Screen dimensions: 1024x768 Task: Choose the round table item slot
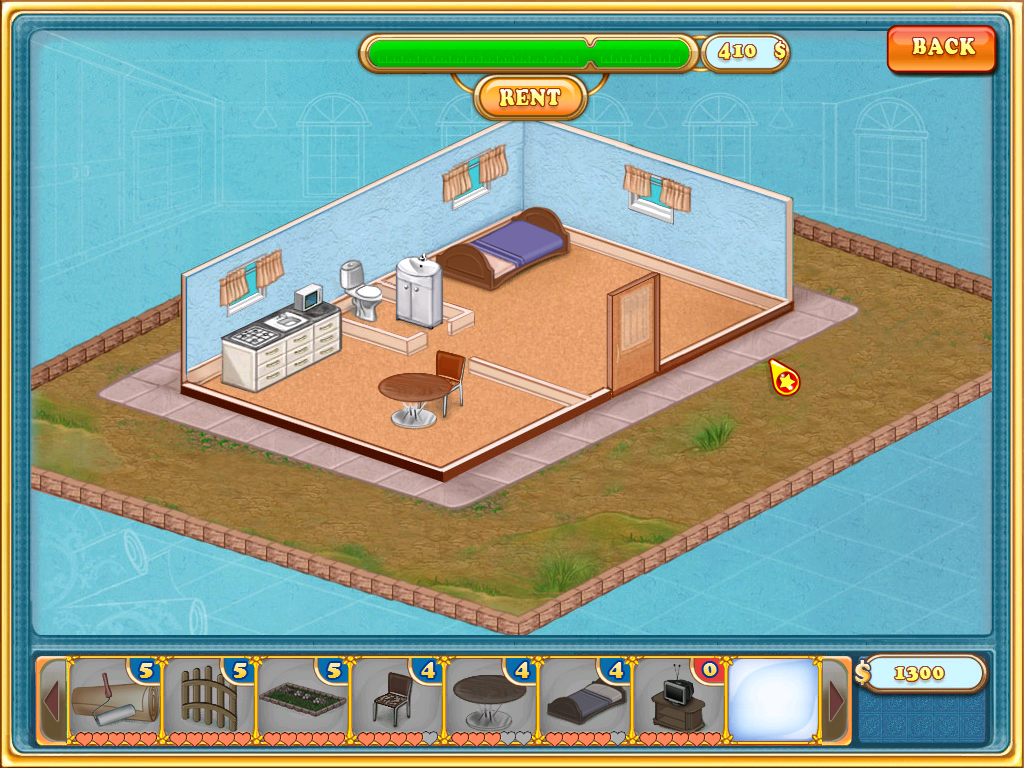[x=491, y=698]
